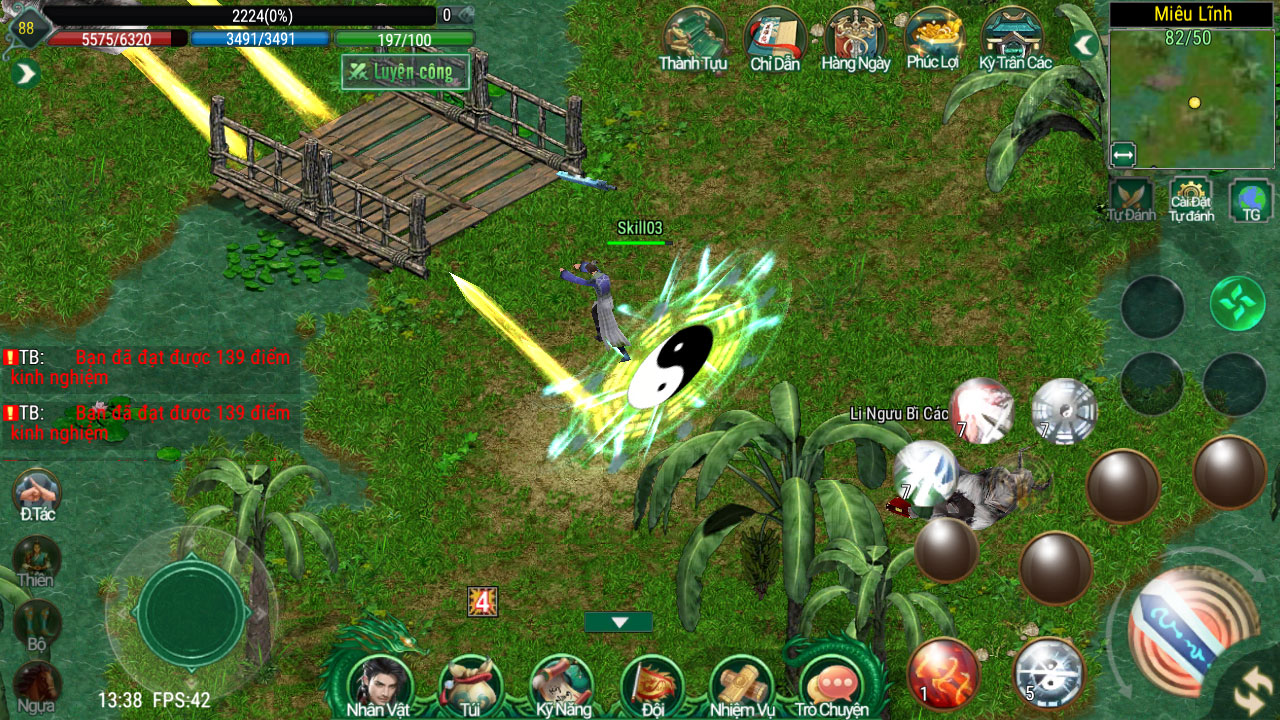The width and height of the screenshot is (1280, 720).
Task: Open the Thành Tựu achievements menu
Action: pos(693,38)
